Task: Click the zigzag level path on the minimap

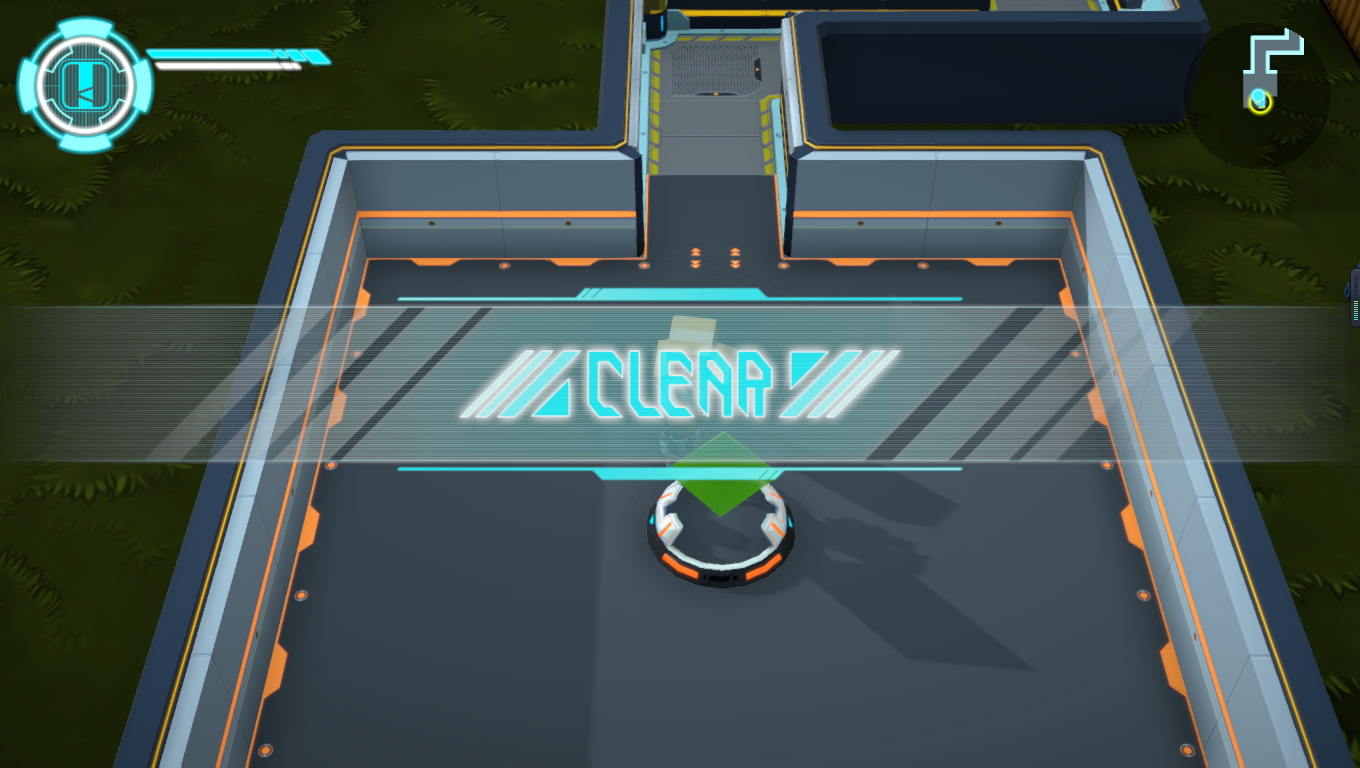Action: coord(1272,45)
